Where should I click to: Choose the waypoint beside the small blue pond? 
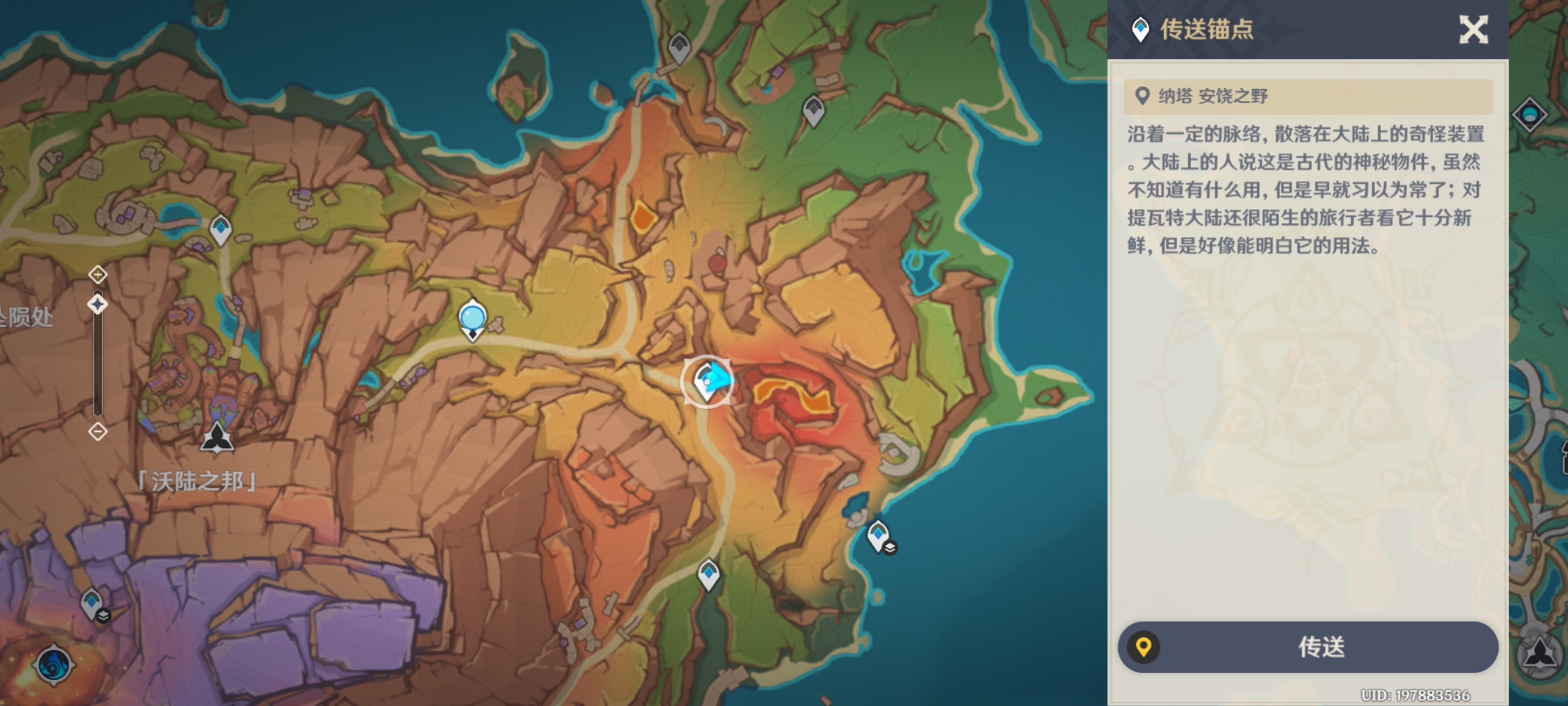point(220,229)
